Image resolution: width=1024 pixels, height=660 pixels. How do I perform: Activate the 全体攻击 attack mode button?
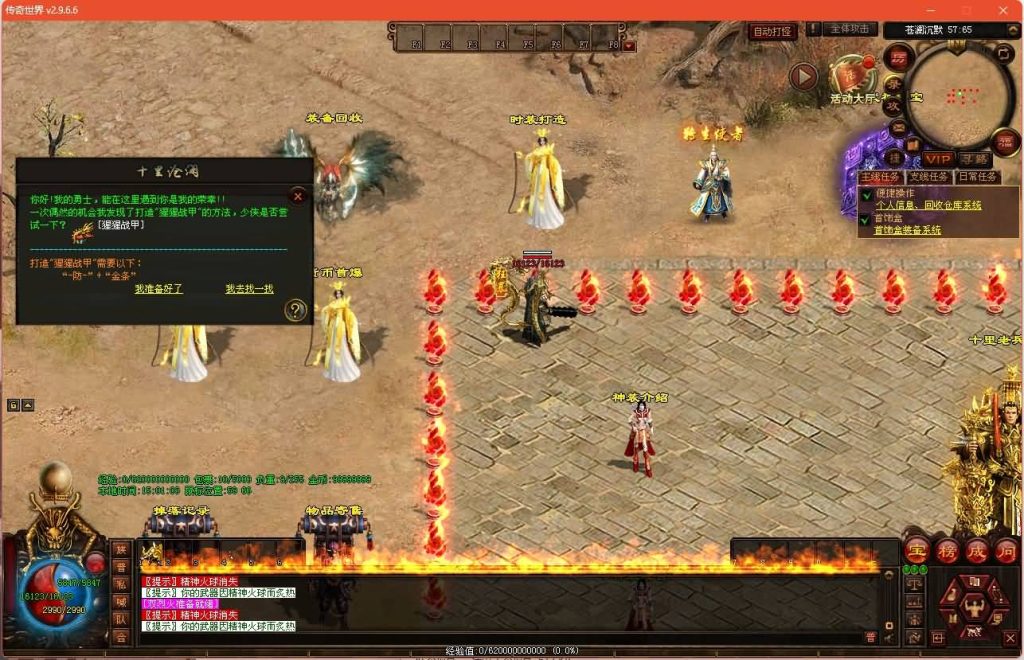pos(852,29)
